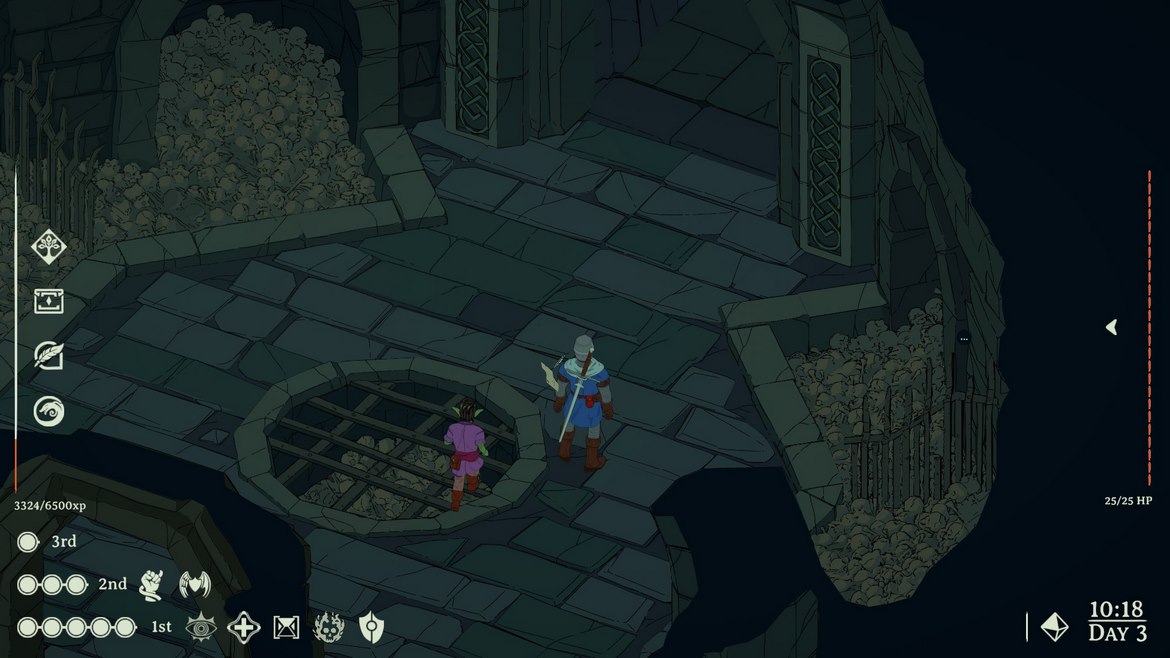The width and height of the screenshot is (1170, 658).
Task: Click the coiled serpent circle icon
Action: [48, 410]
